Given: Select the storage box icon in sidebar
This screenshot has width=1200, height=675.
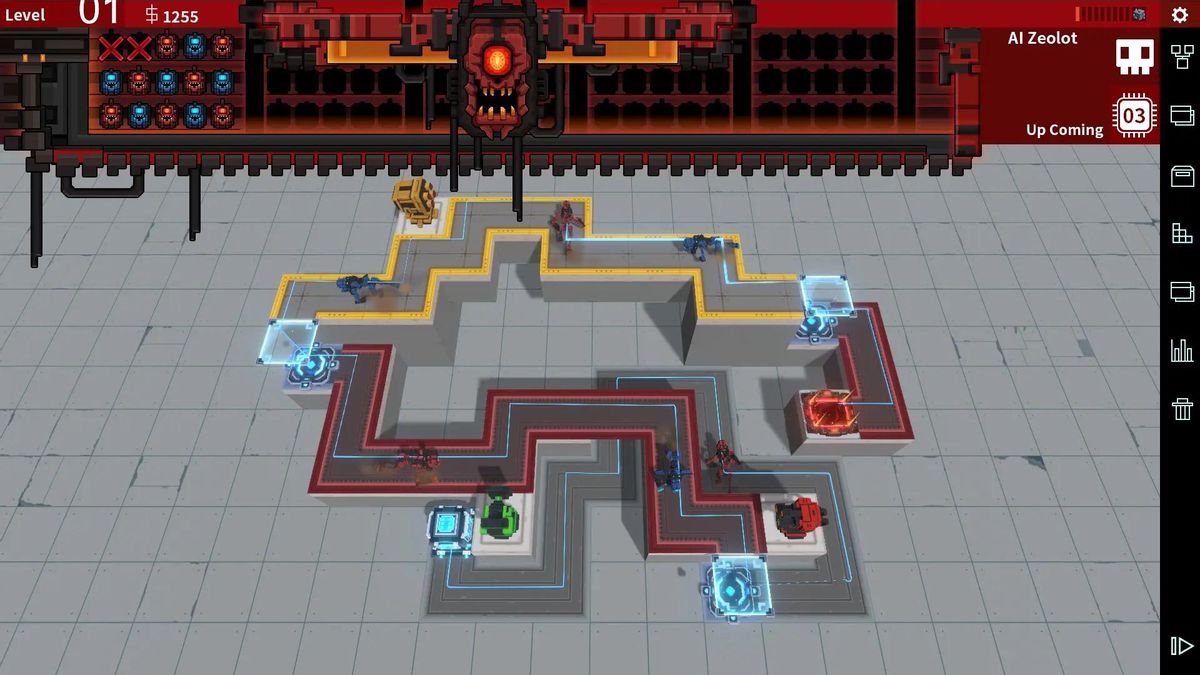Looking at the screenshot, I should click(x=1181, y=177).
